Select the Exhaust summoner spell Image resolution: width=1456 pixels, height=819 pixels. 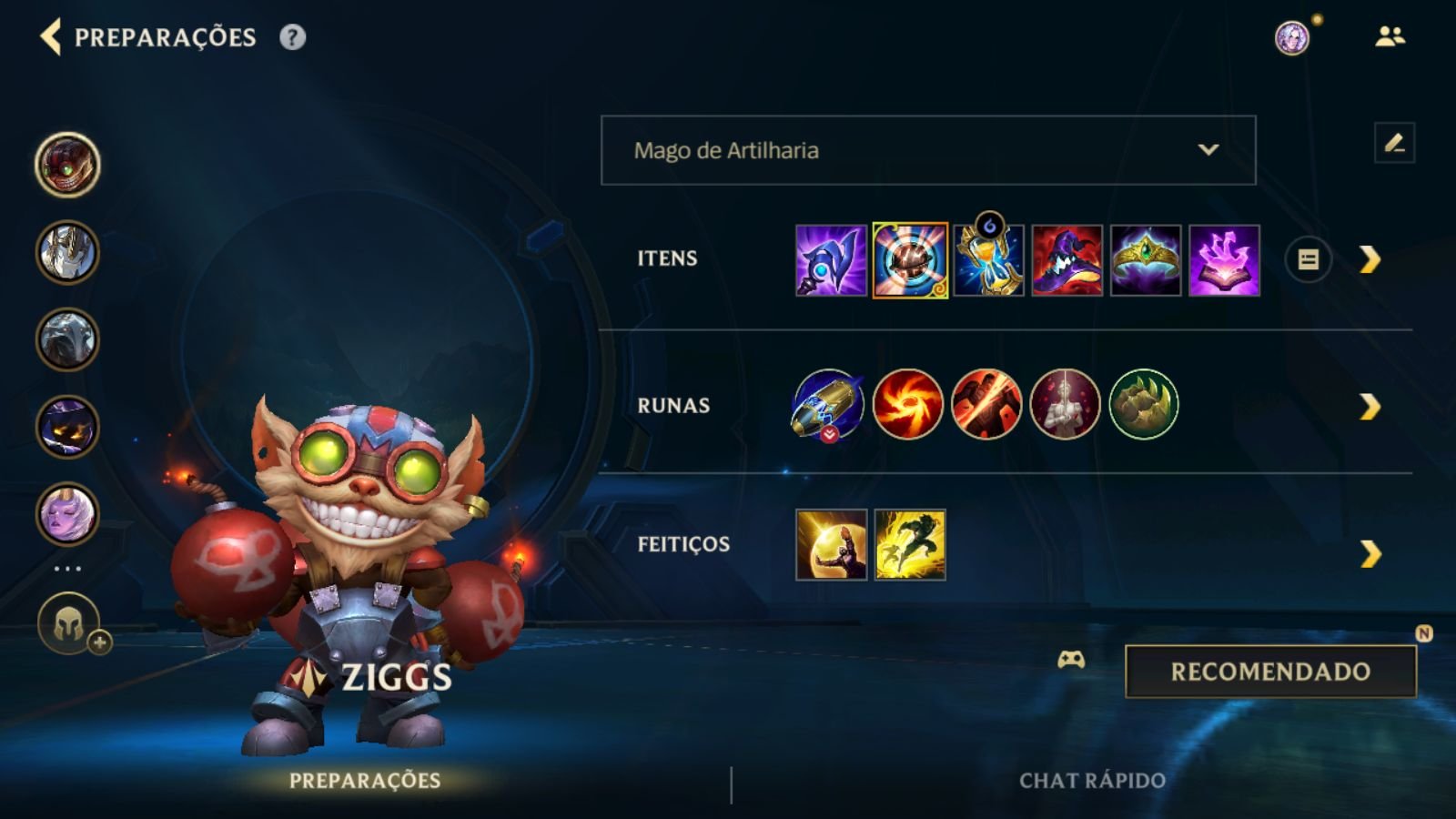pyautogui.click(x=832, y=546)
